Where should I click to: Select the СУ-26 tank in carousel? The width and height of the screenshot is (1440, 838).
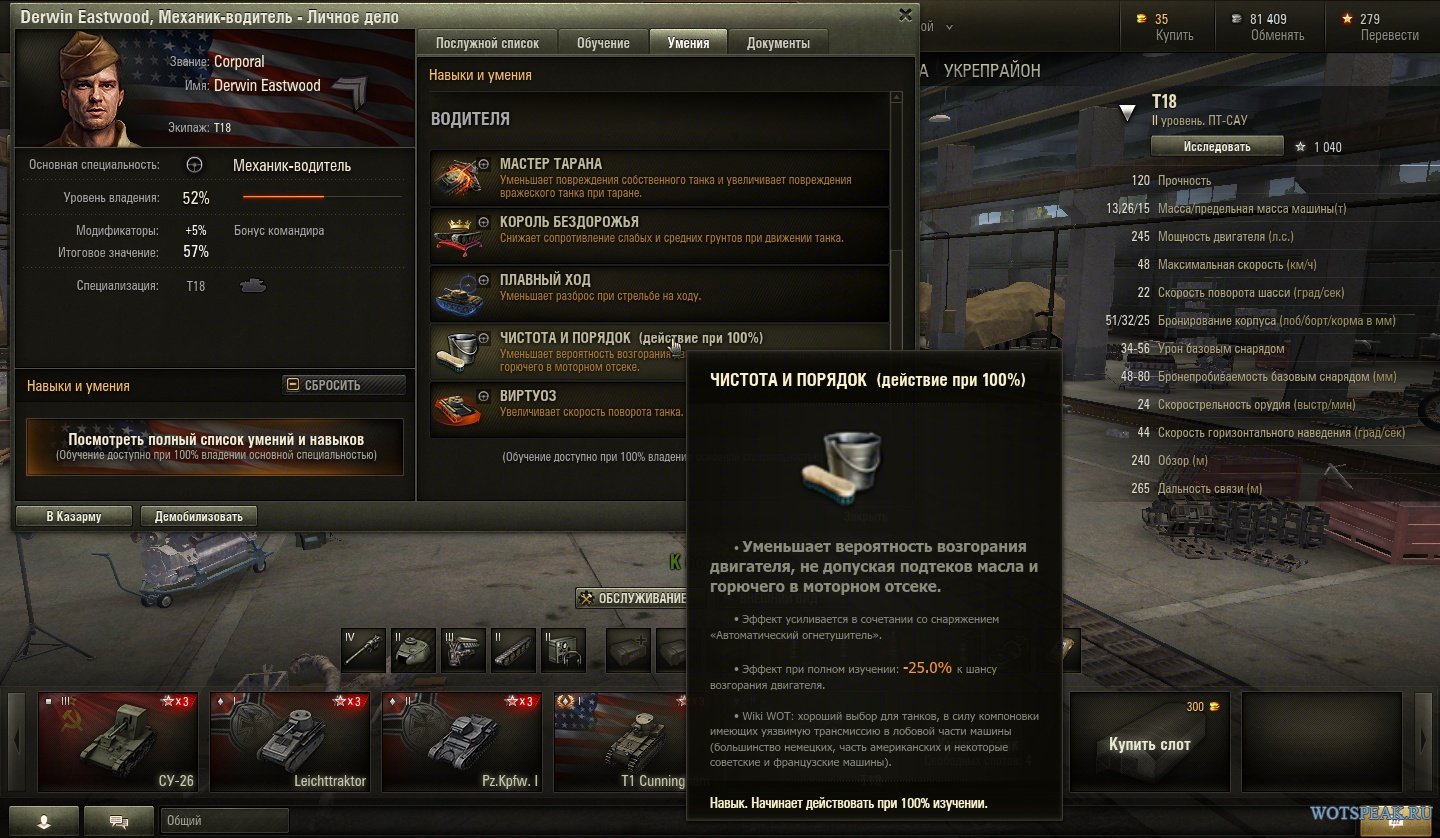pos(118,741)
